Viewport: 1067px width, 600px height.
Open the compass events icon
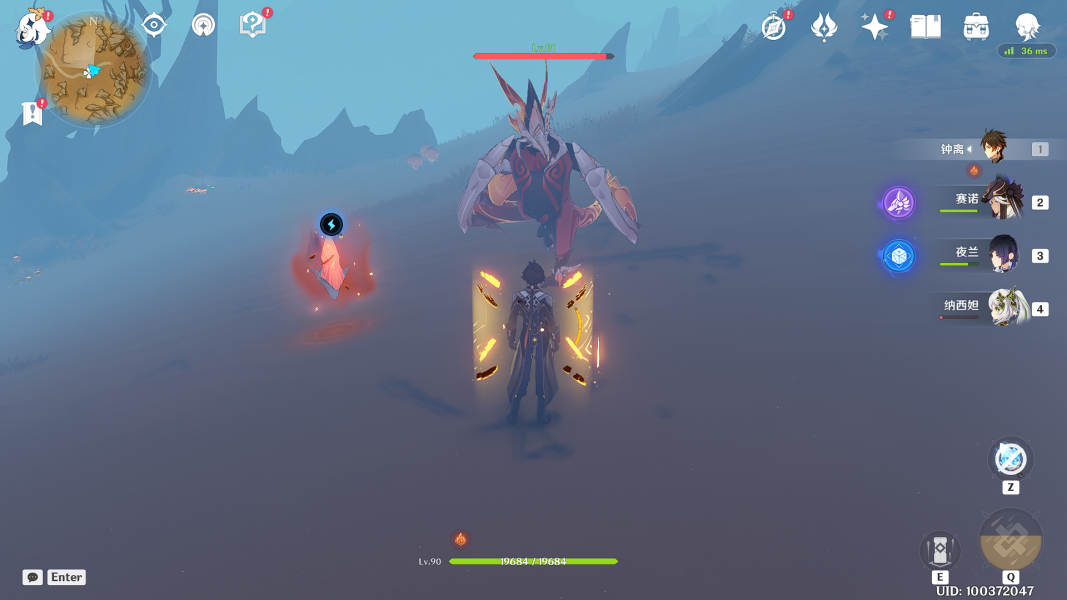pyautogui.click(x=773, y=27)
